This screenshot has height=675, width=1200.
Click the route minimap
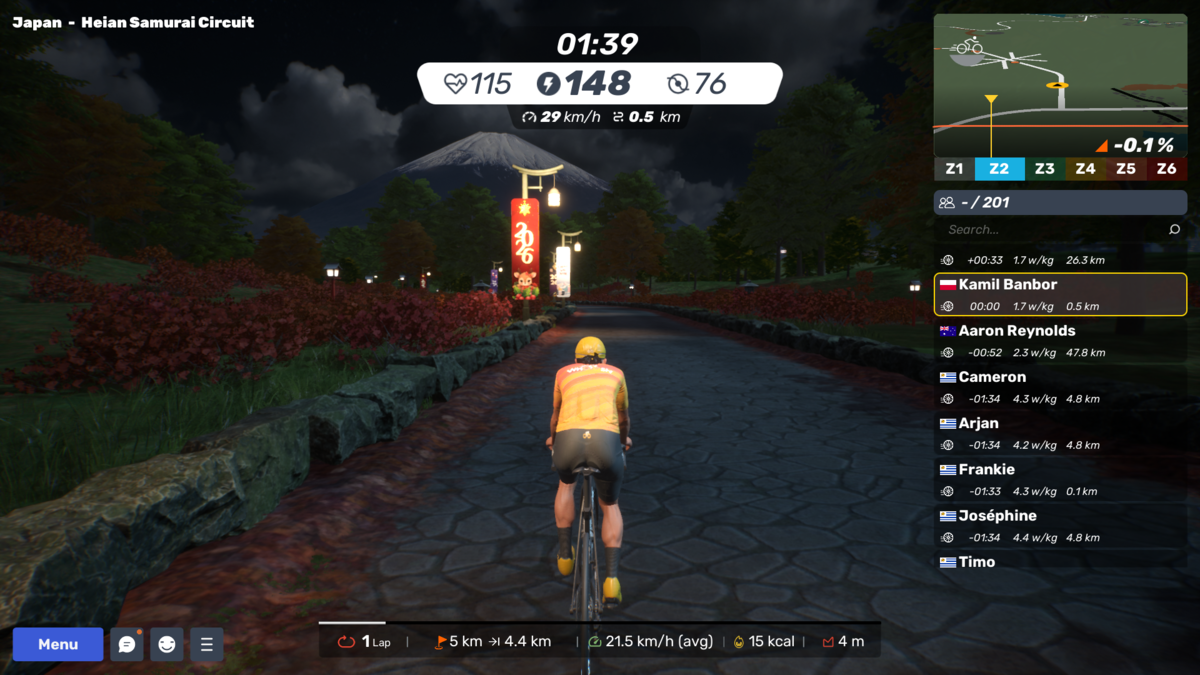1060,85
